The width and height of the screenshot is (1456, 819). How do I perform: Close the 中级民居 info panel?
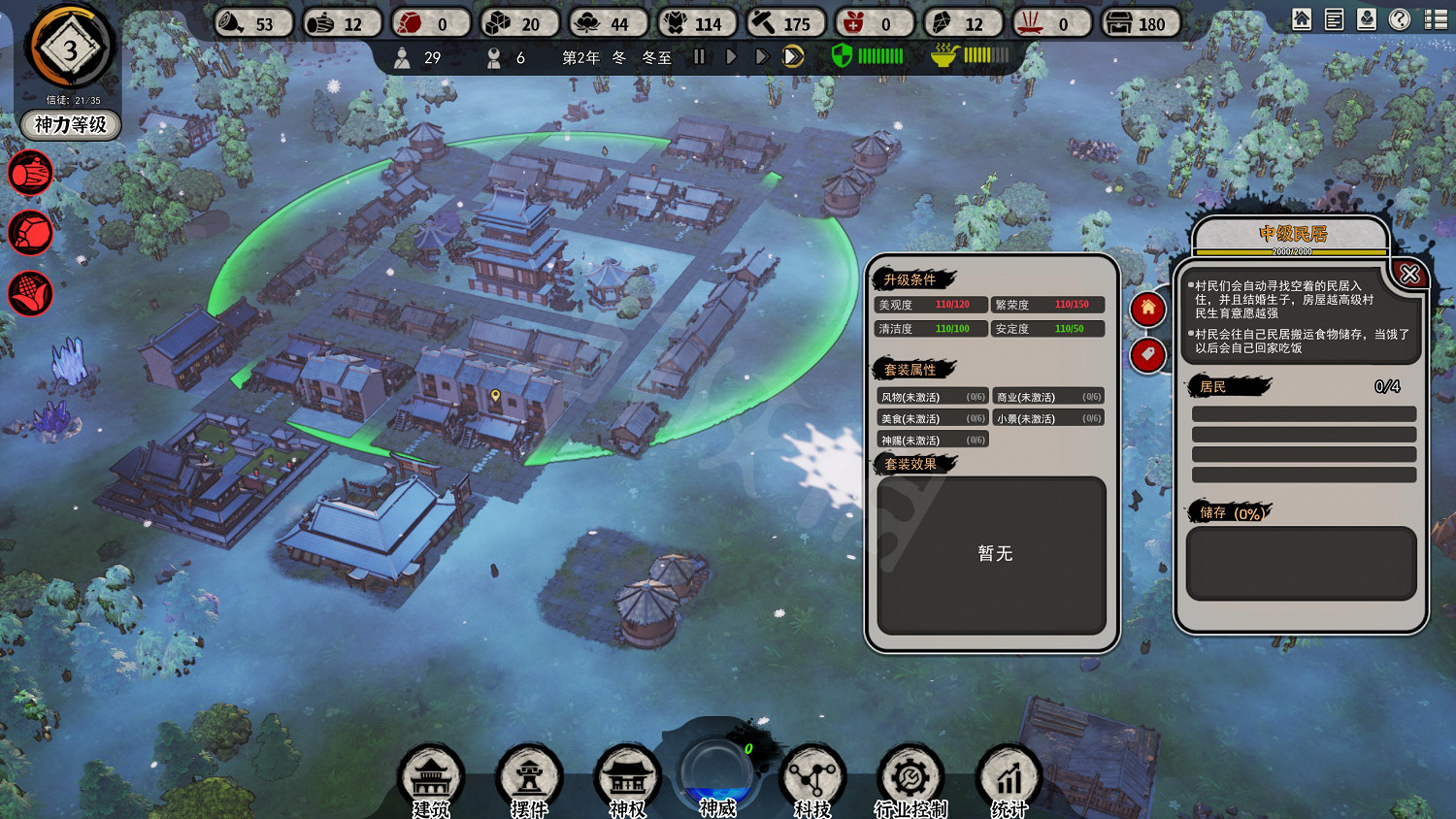click(1409, 275)
